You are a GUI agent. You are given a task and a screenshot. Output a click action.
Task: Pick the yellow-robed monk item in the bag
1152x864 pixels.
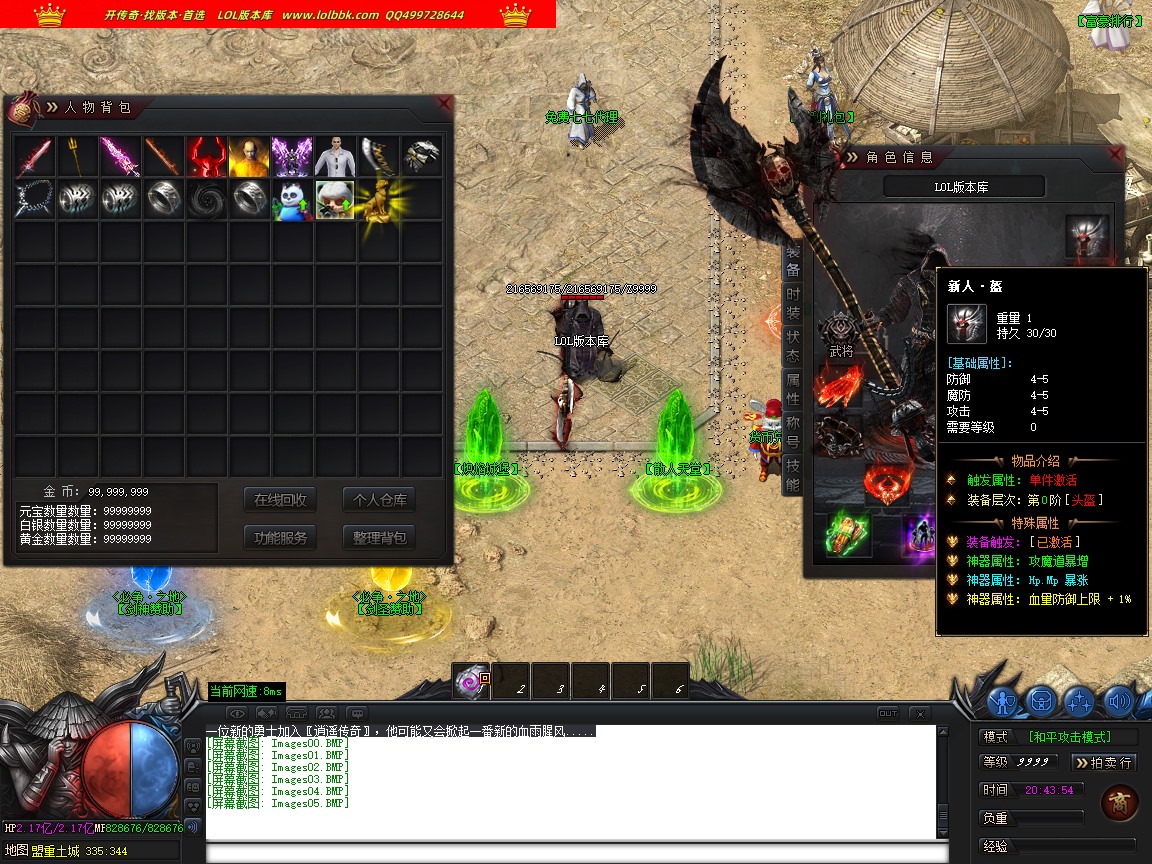pos(249,157)
